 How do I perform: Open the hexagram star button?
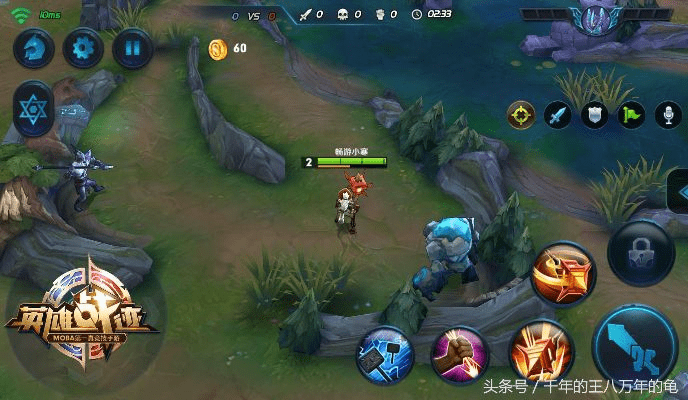coord(34,106)
